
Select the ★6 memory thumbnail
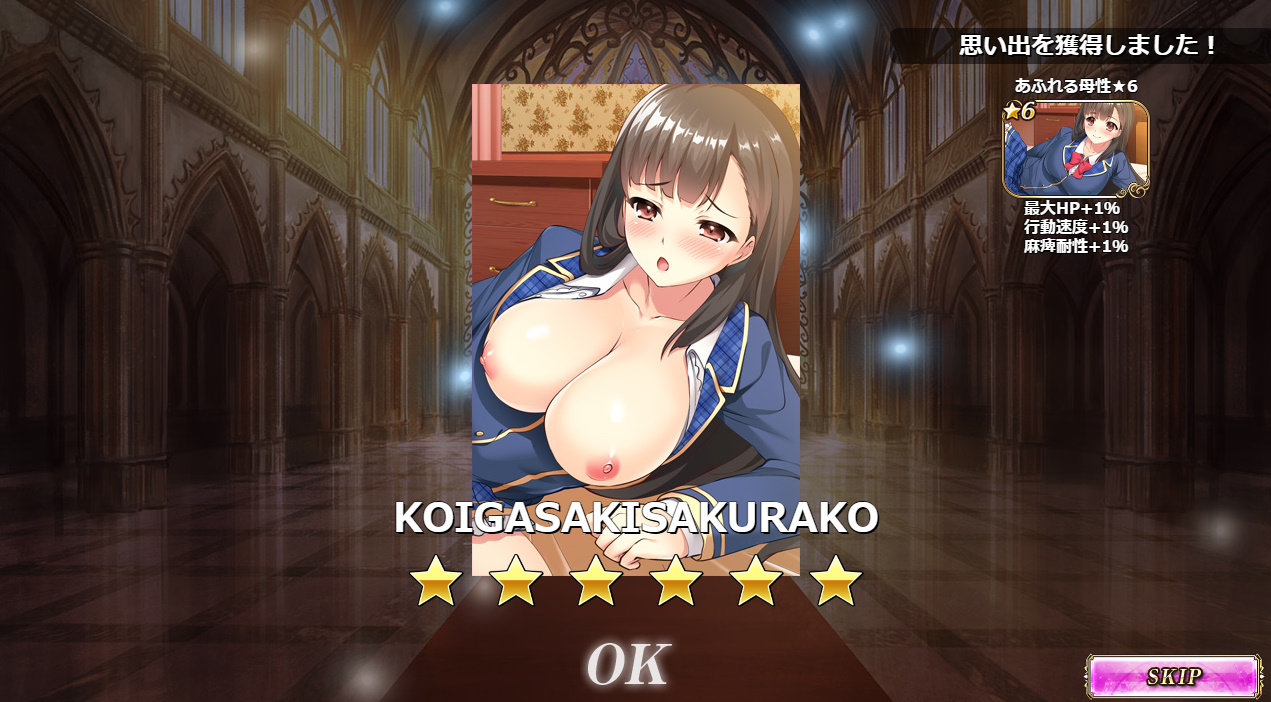[x=1076, y=149]
